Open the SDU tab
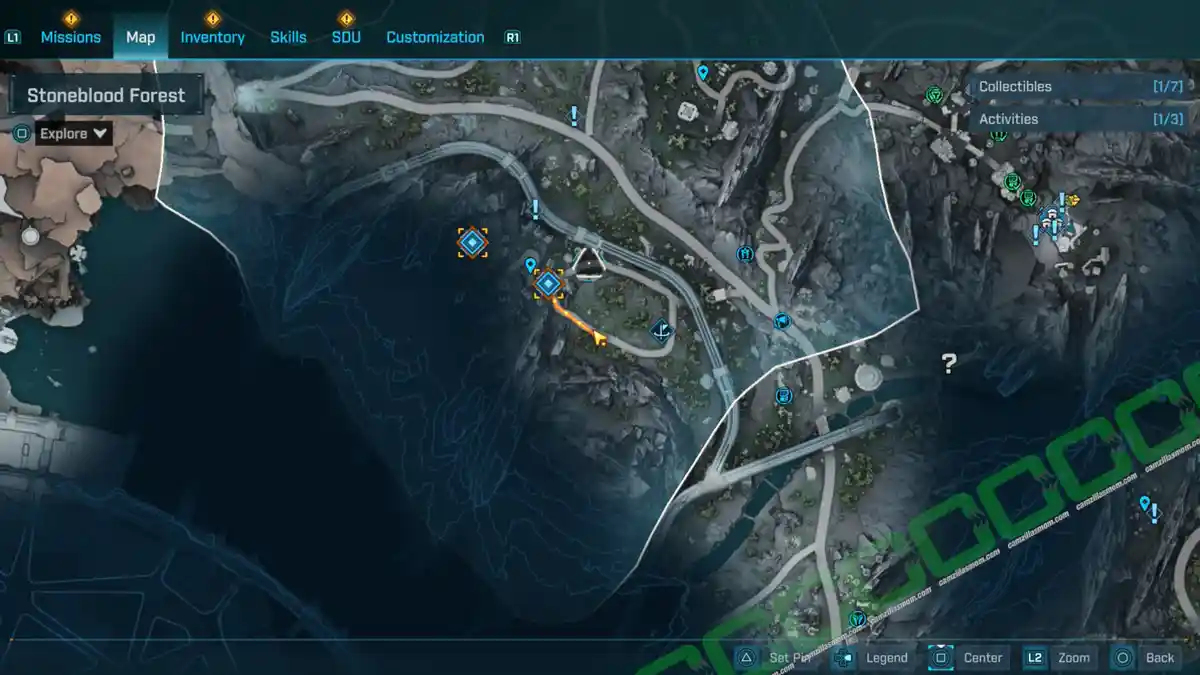The image size is (1200, 675). pos(346,37)
